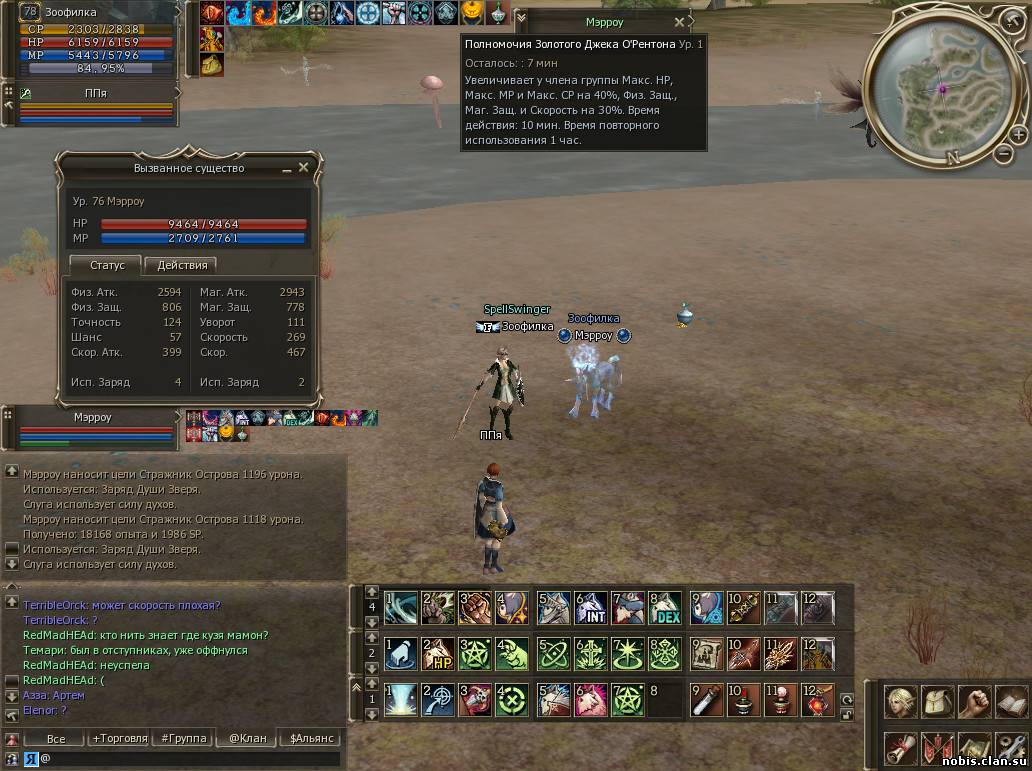The height and width of the screenshot is (771, 1032).
Task: Switch chat to +Торговля tab
Action: (119, 739)
